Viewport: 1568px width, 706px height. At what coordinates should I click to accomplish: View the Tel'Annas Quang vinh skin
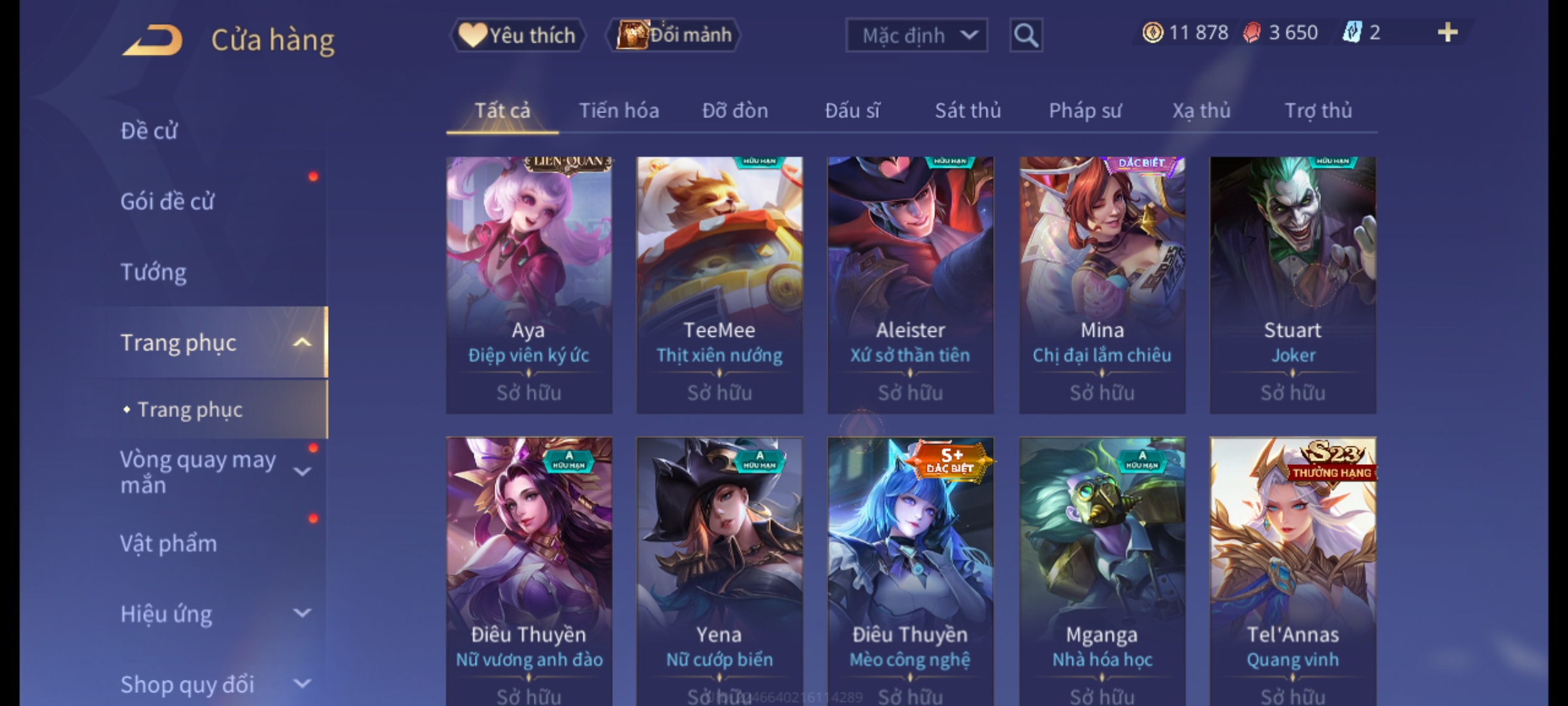click(1292, 569)
